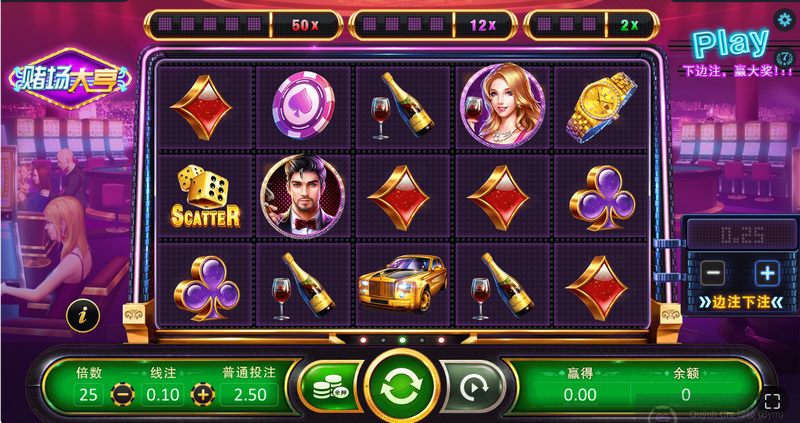
Task: Open the help question mark icon
Action: pos(785,57)
